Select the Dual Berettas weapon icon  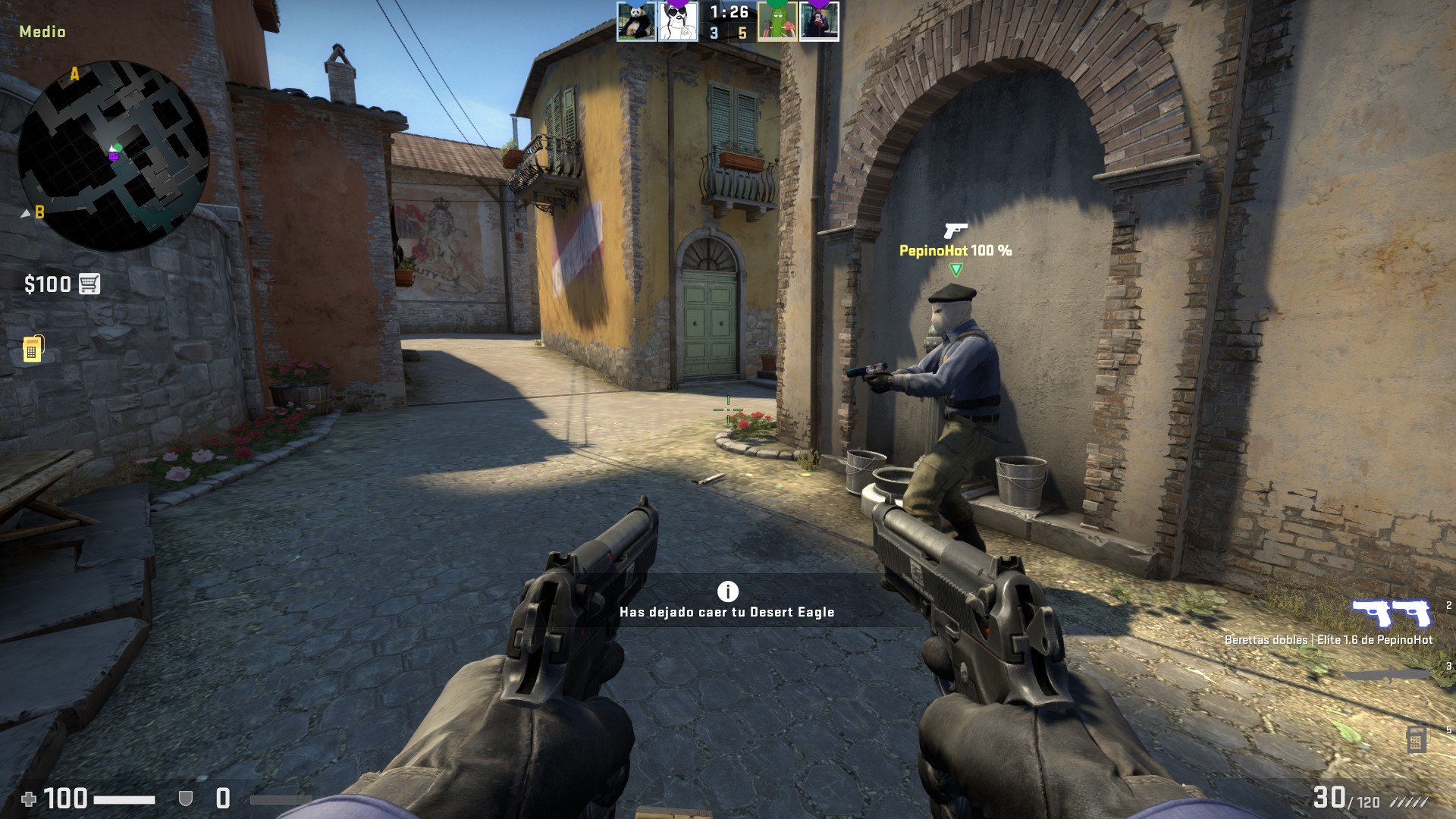coord(1391,613)
